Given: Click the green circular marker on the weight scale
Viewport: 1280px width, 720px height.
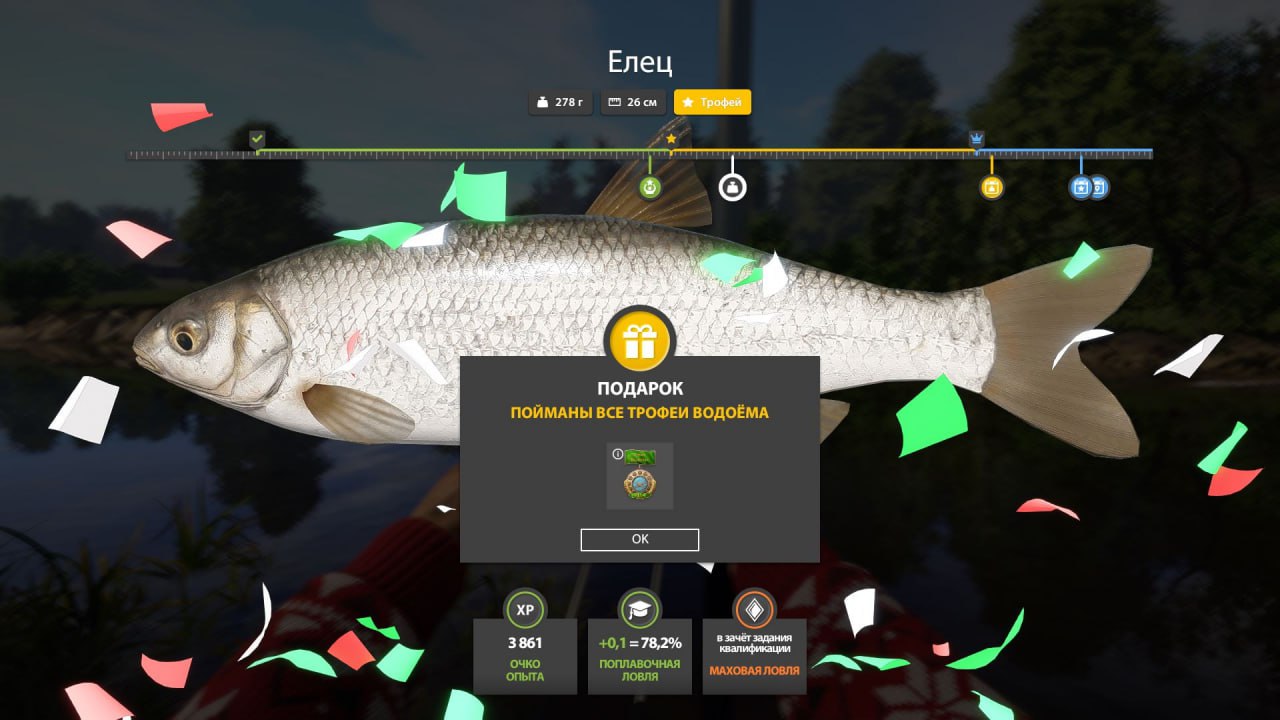Looking at the screenshot, I should (x=650, y=187).
